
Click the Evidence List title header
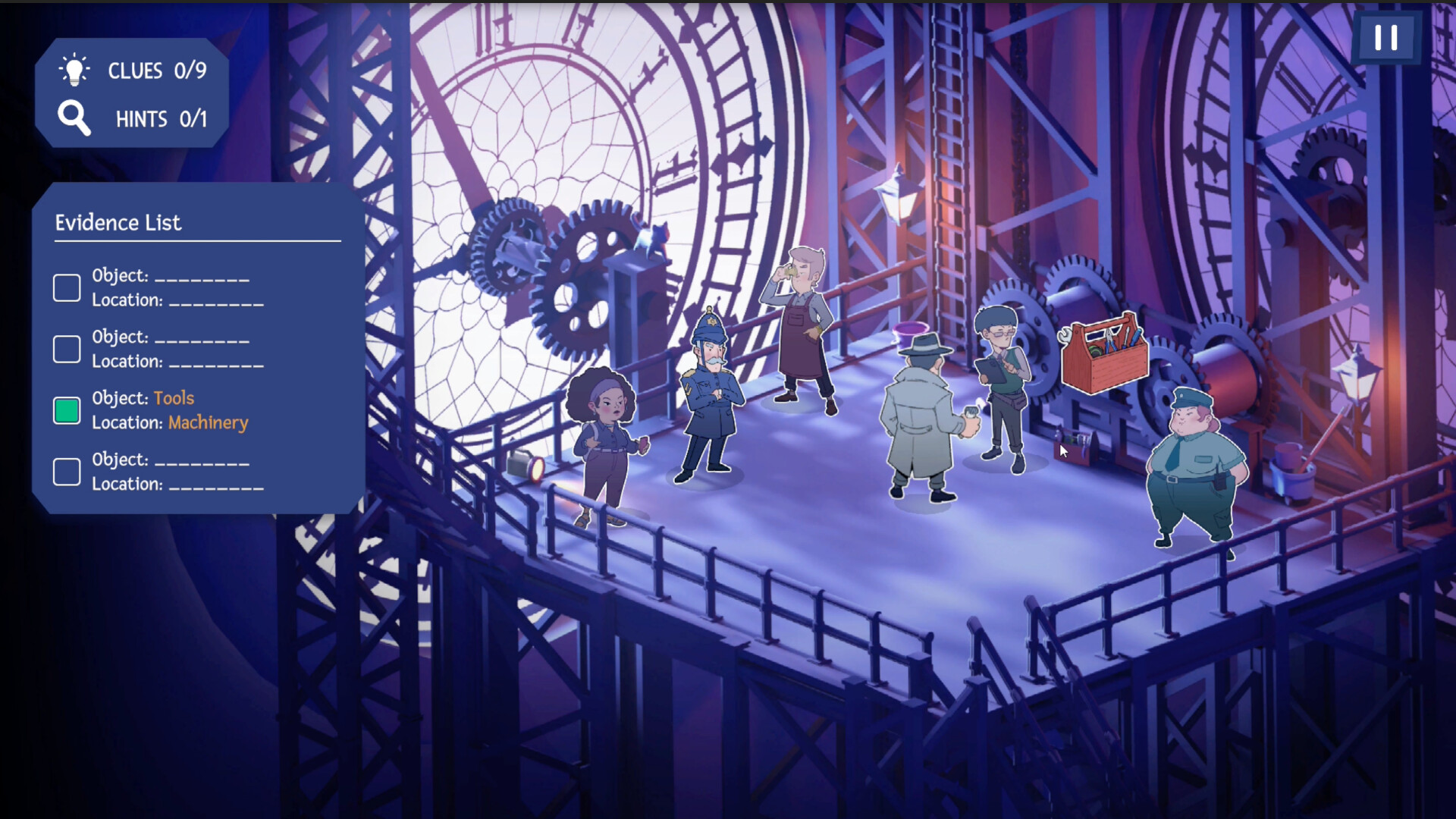pos(119,223)
